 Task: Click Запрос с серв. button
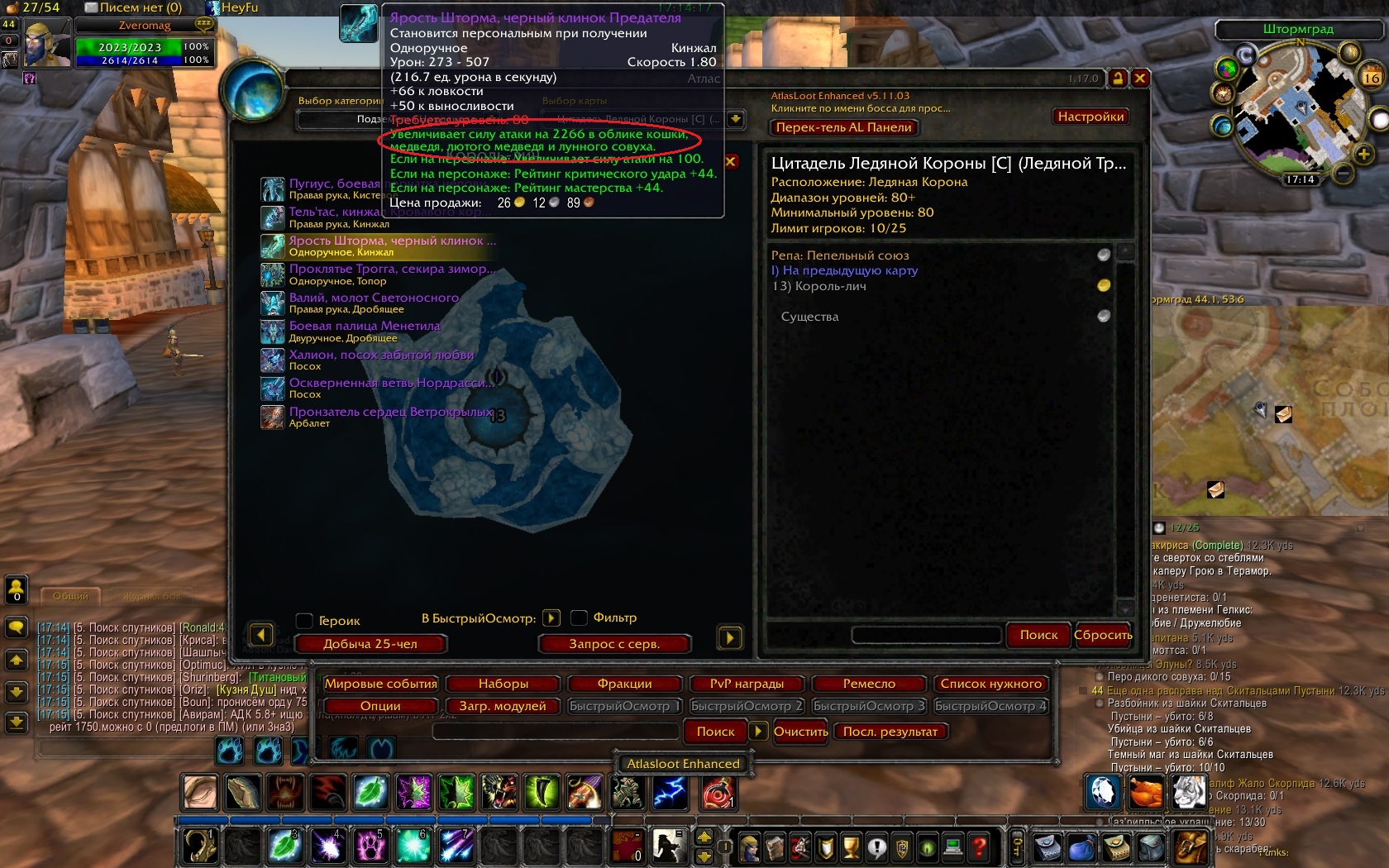pos(614,644)
